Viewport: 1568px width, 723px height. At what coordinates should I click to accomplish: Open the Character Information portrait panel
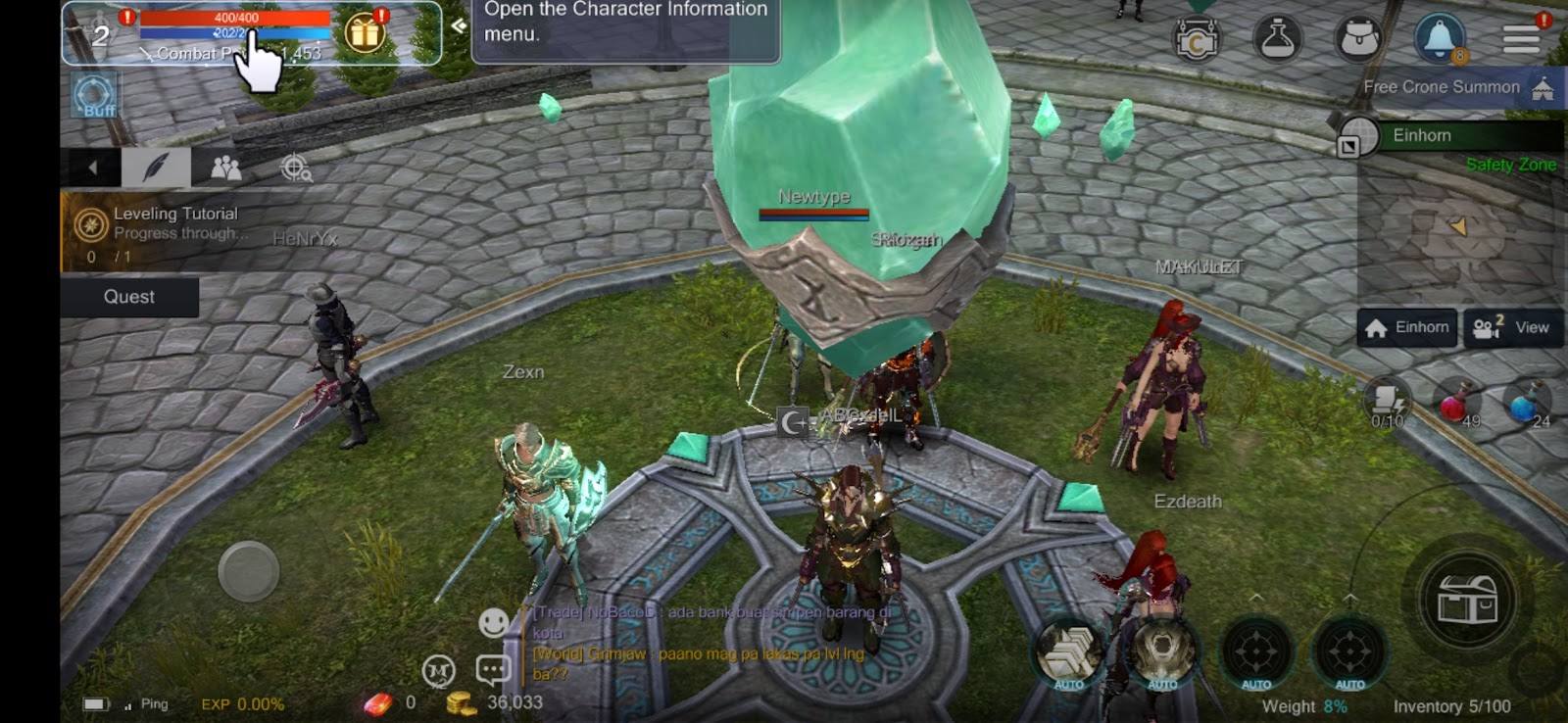tap(100, 35)
